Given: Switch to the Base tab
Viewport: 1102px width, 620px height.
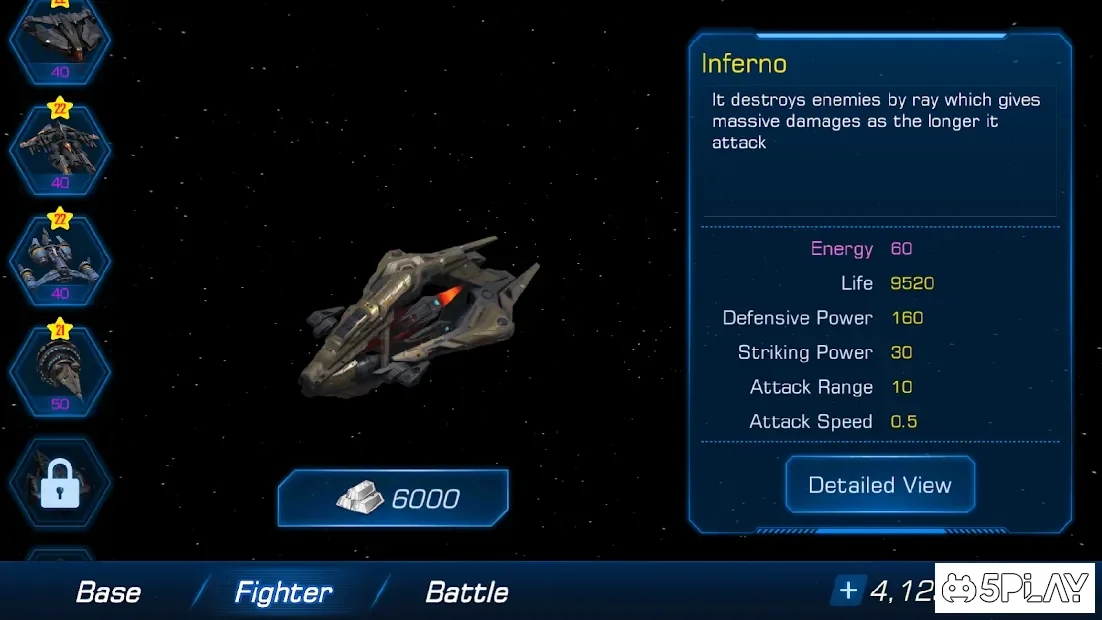Looking at the screenshot, I should pyautogui.click(x=108, y=592).
